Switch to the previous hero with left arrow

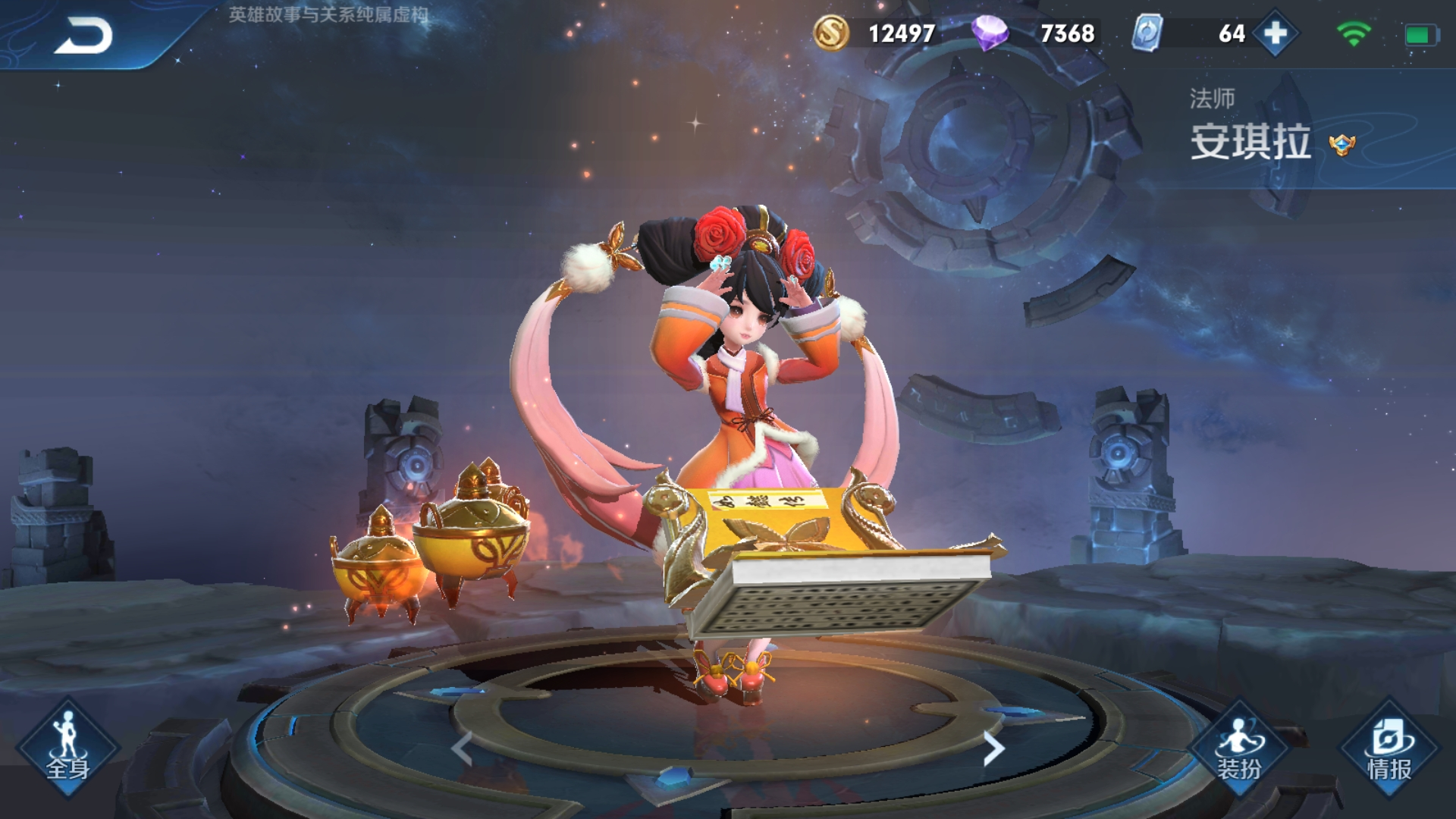click(462, 748)
